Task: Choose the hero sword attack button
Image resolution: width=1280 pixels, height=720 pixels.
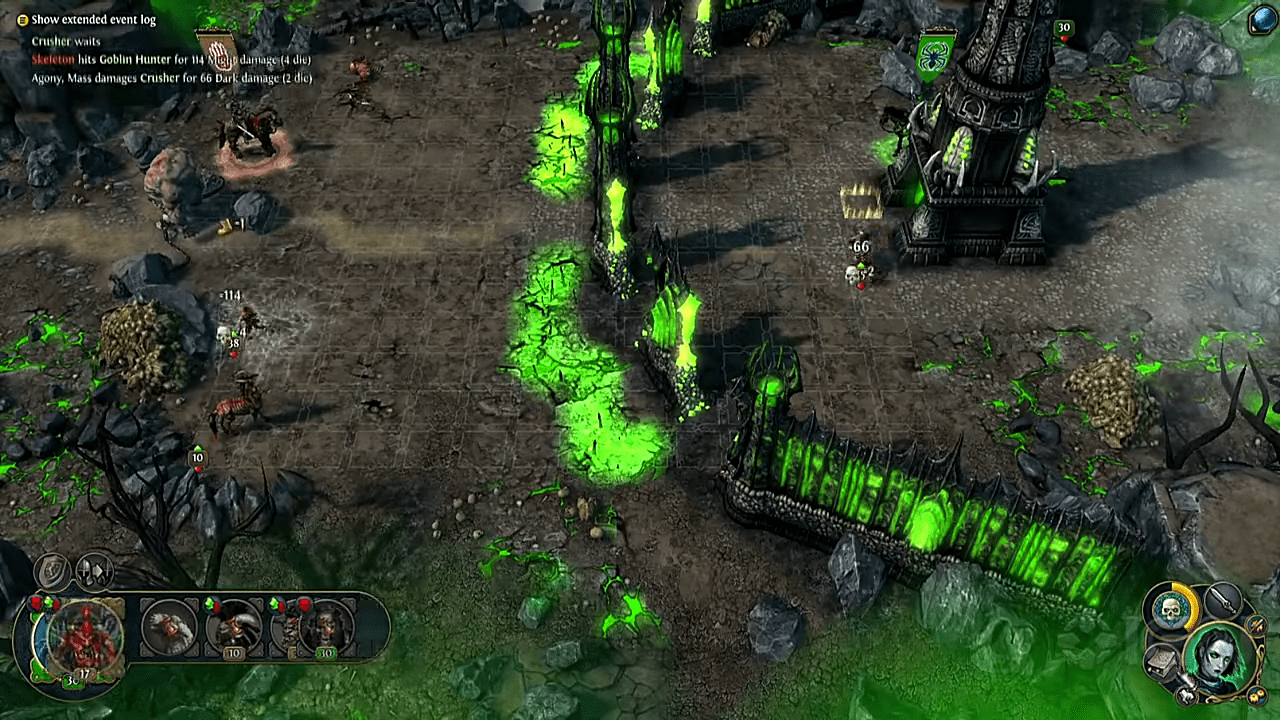Action: tap(1223, 601)
